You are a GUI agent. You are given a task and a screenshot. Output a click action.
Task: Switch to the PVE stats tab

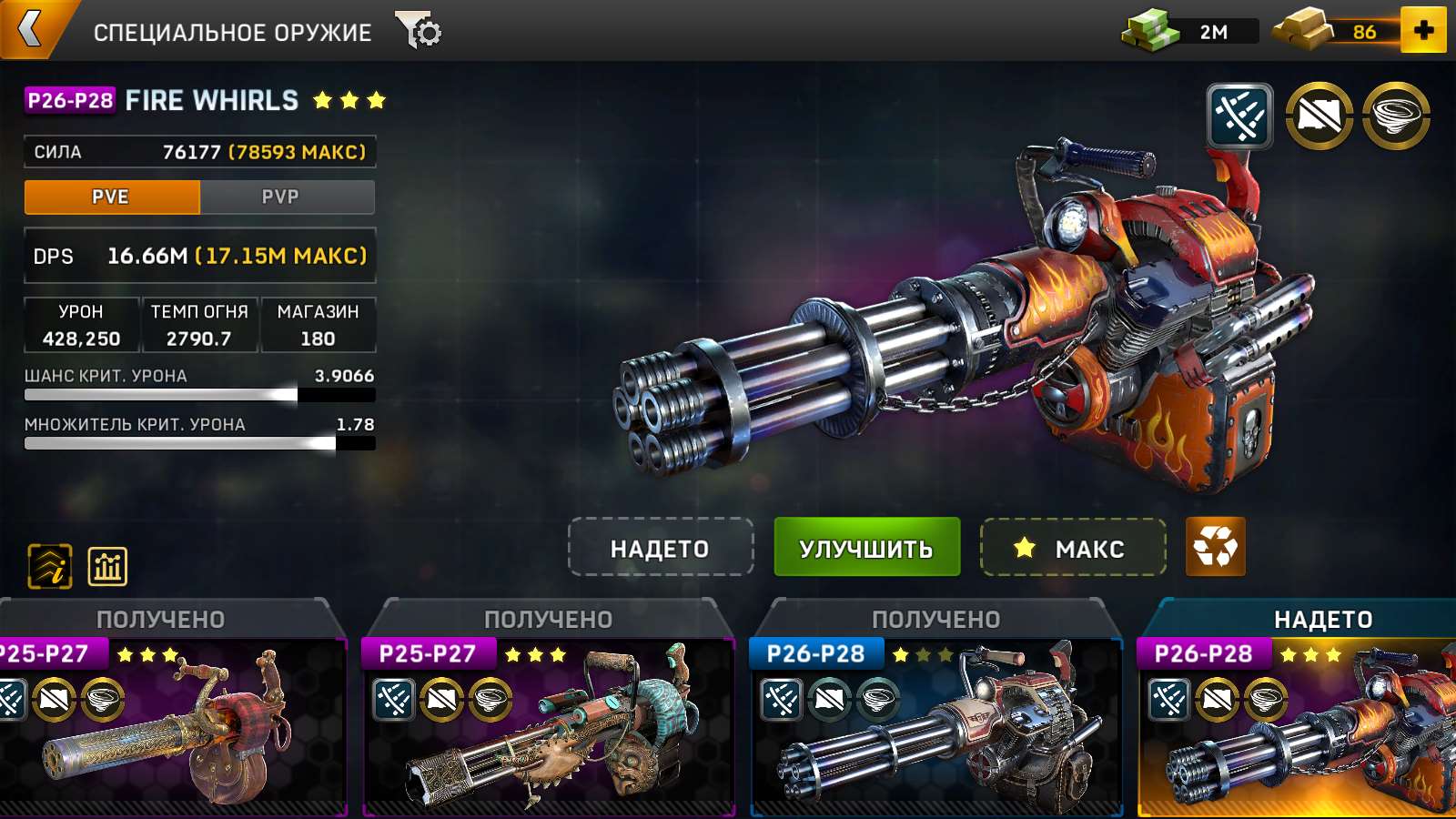coord(111,197)
